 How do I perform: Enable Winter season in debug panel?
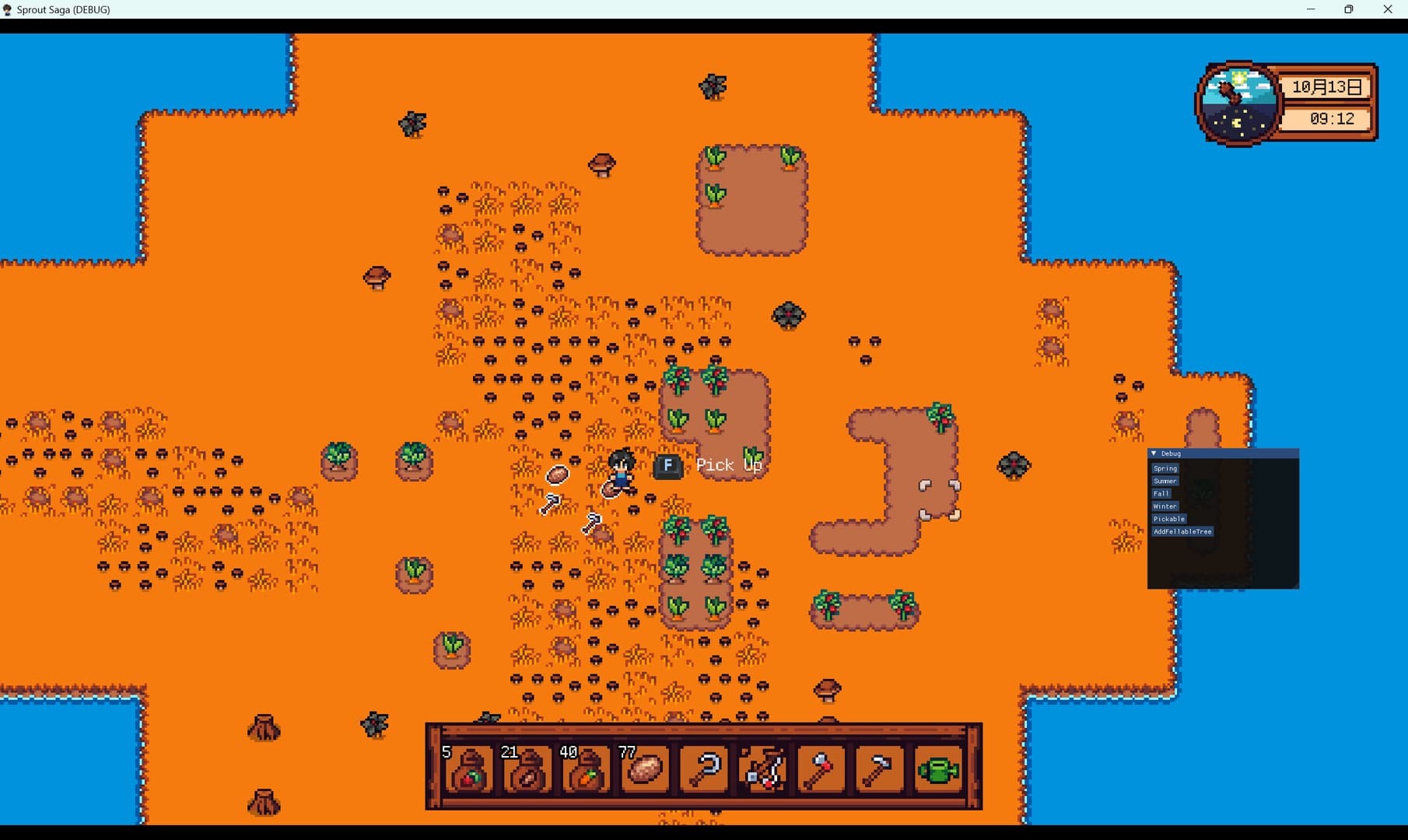pos(1165,506)
